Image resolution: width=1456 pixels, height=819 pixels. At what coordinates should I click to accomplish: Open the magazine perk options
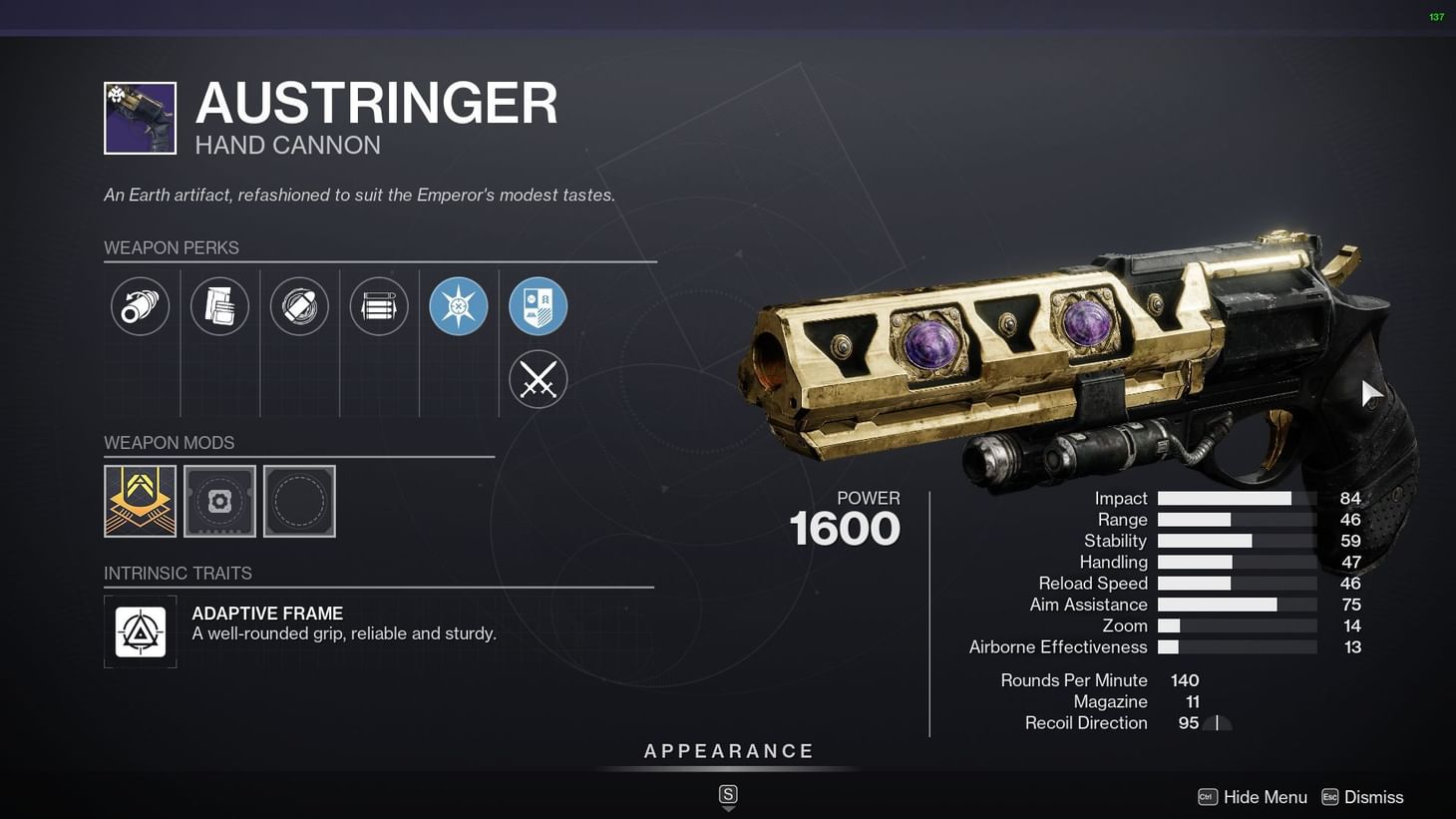(219, 306)
